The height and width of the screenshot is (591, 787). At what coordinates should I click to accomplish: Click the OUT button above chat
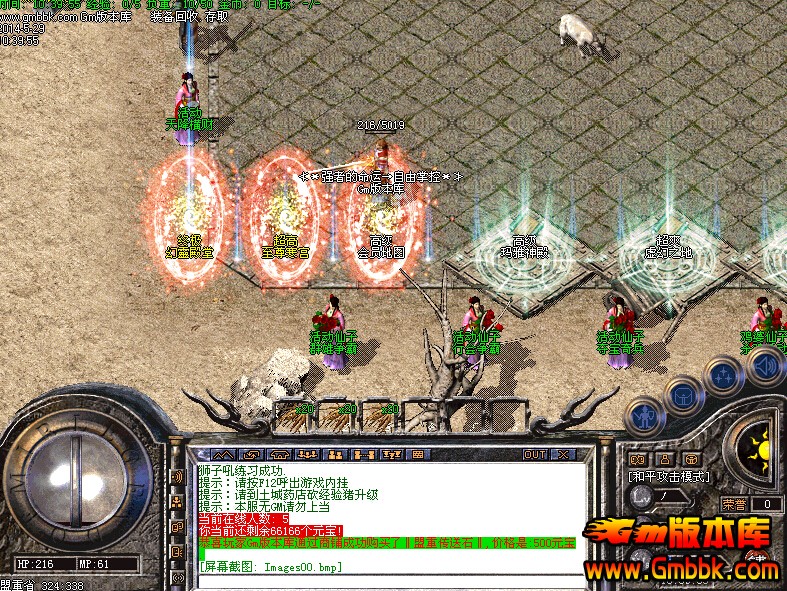(535, 454)
